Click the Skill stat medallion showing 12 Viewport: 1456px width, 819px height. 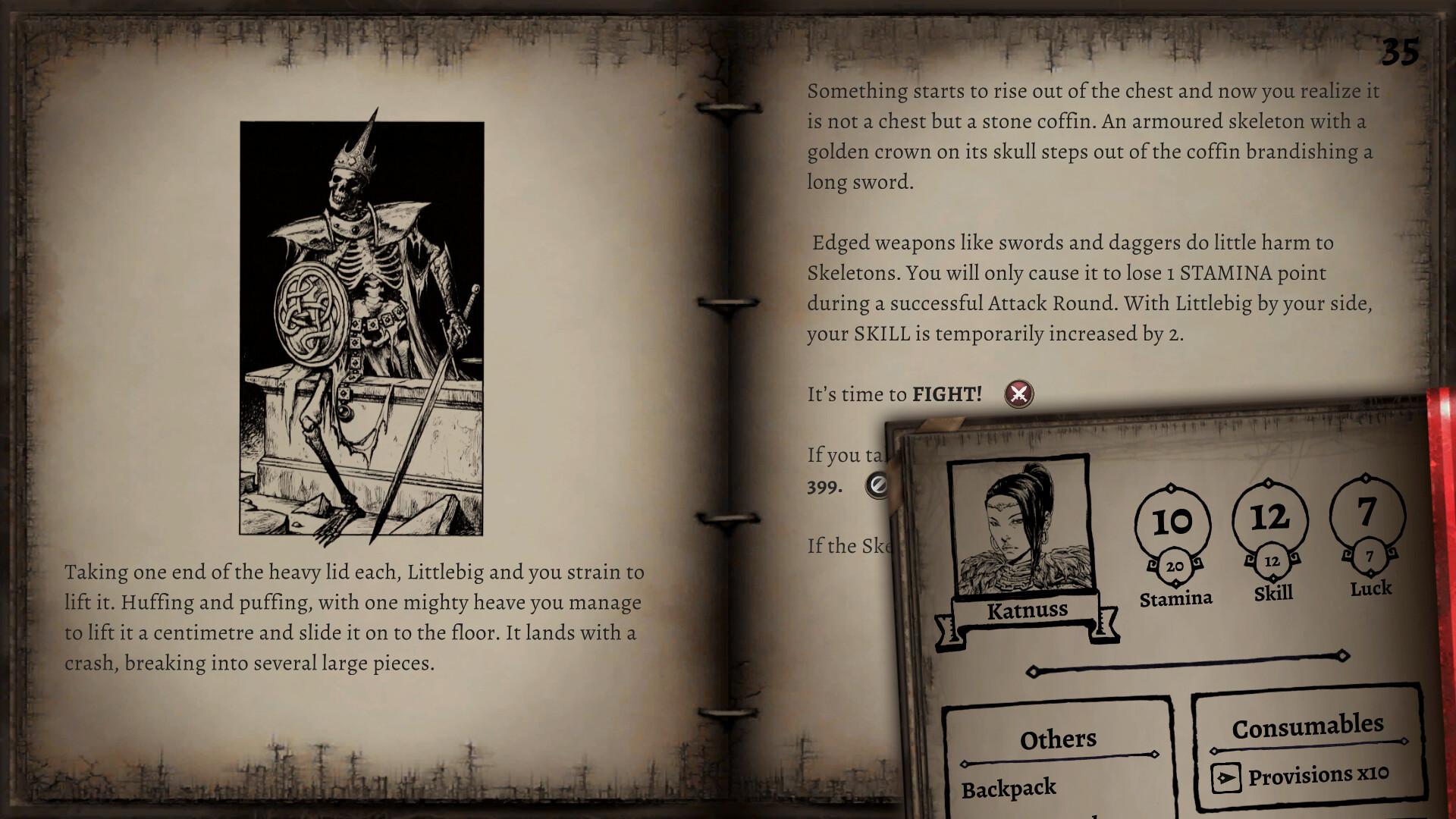1270,516
